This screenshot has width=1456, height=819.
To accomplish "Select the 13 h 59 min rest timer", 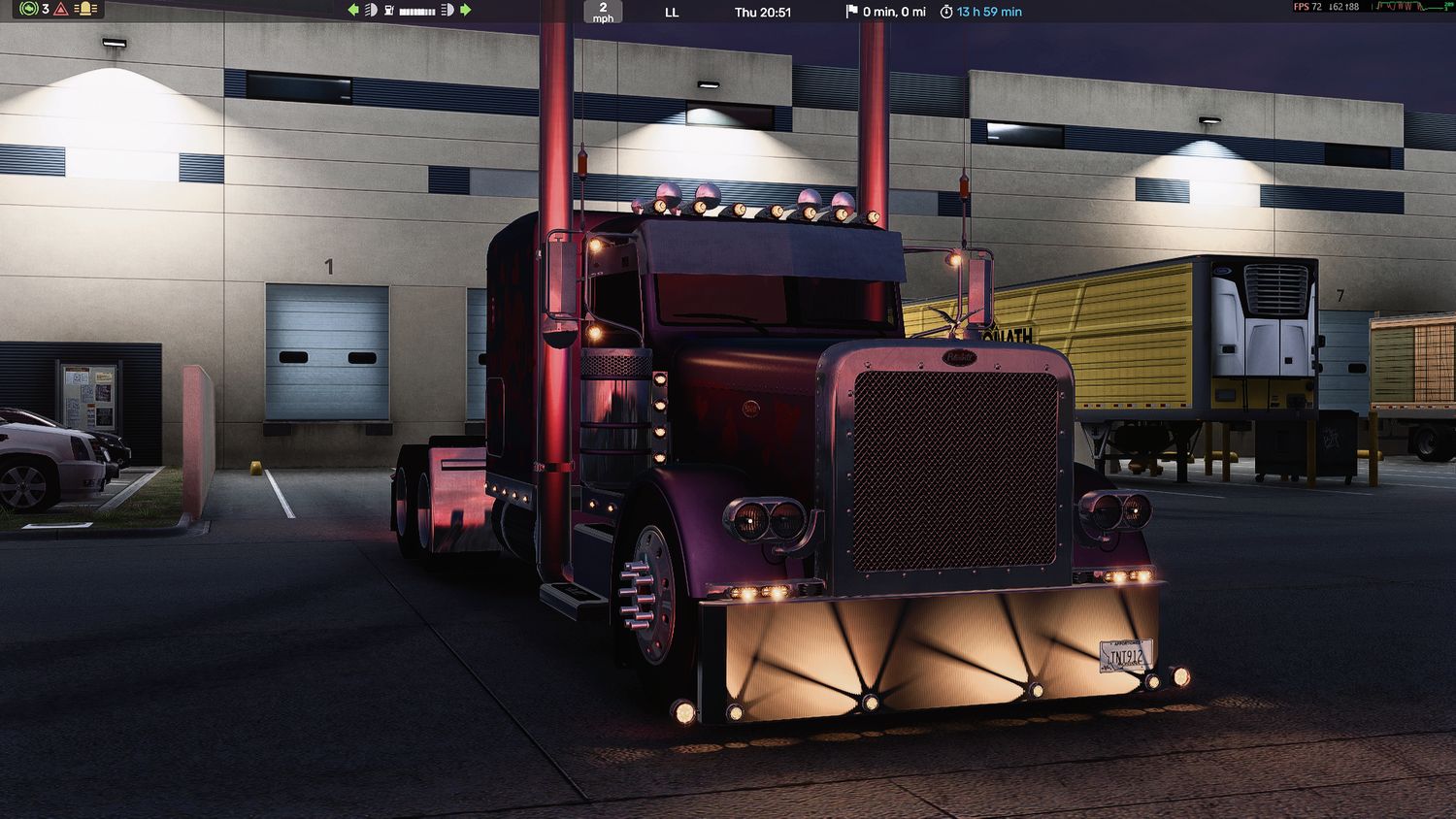I will click(988, 12).
